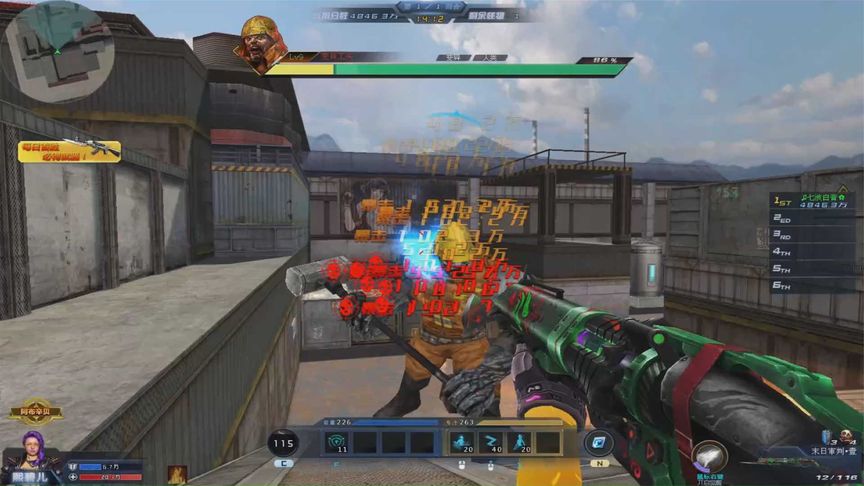The height and width of the screenshot is (486, 864).
Task: Select the green shield skill with count 11
Action: 337,443
